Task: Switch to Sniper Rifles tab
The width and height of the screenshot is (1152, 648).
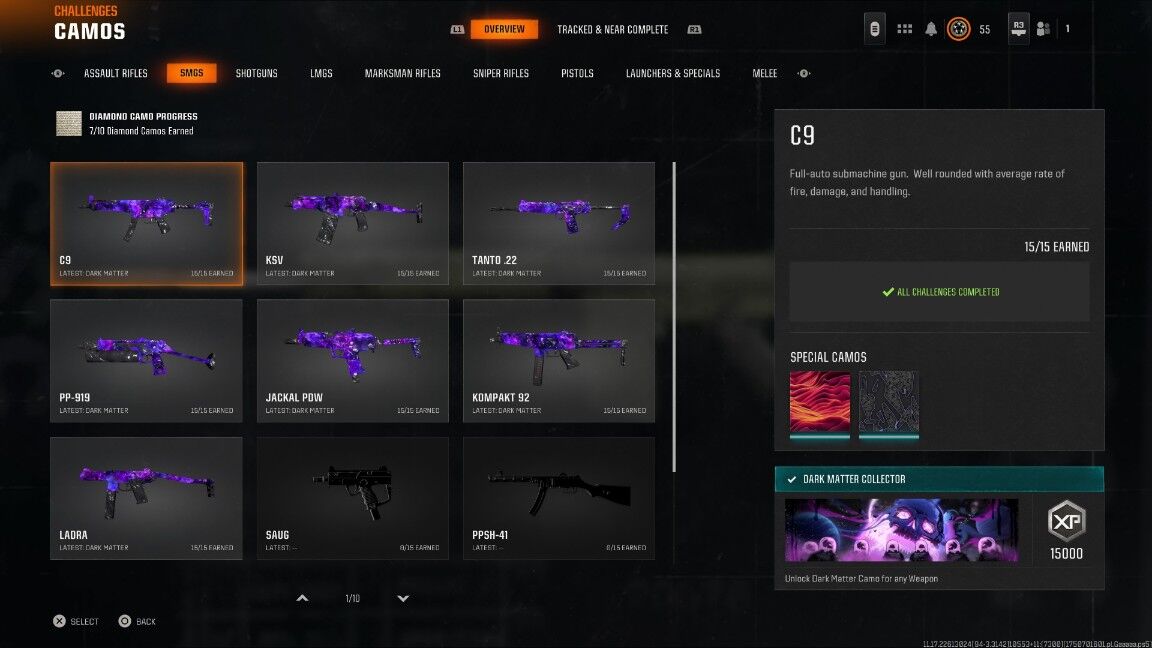Action: 501,73
